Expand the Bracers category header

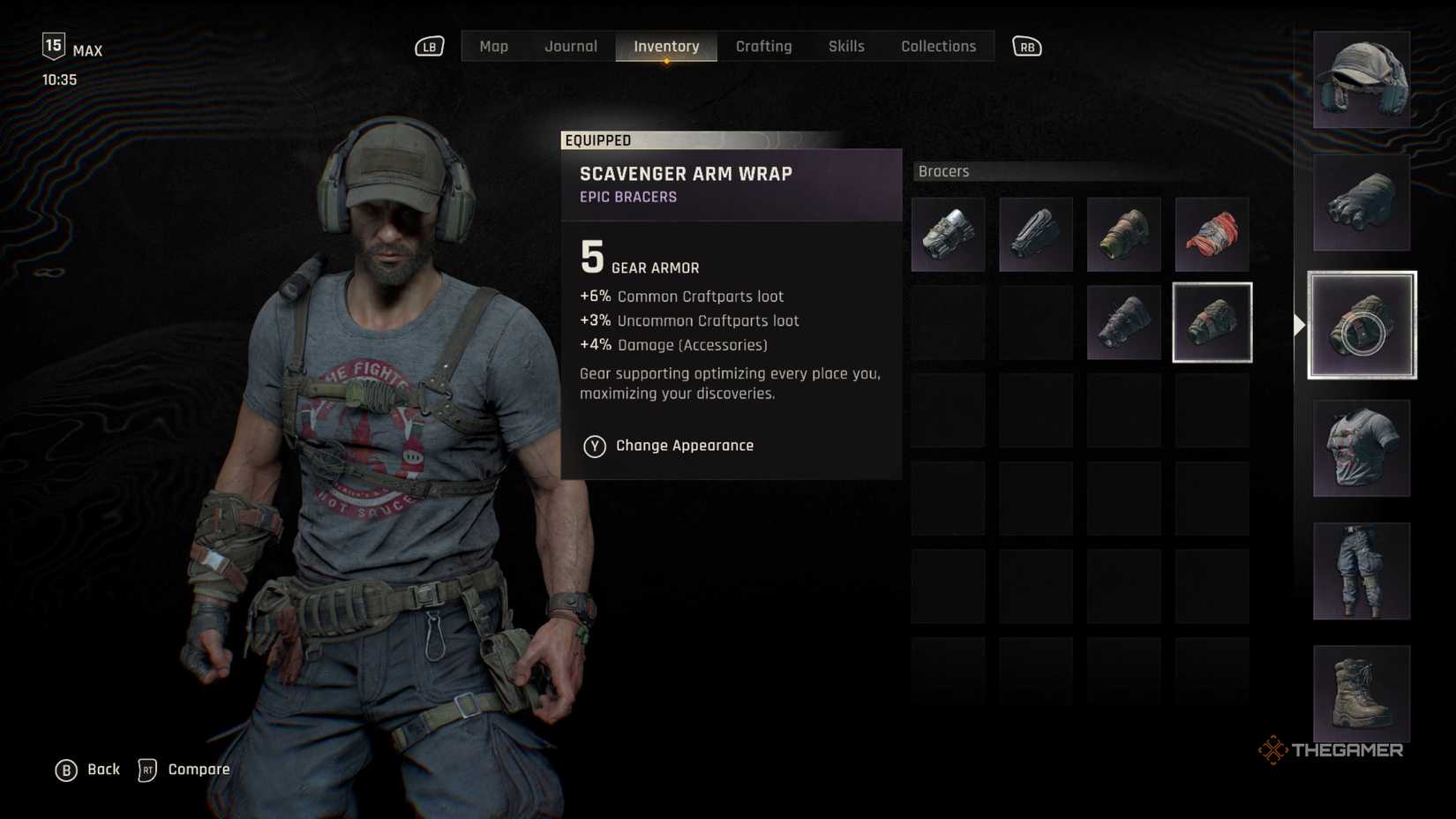point(943,171)
